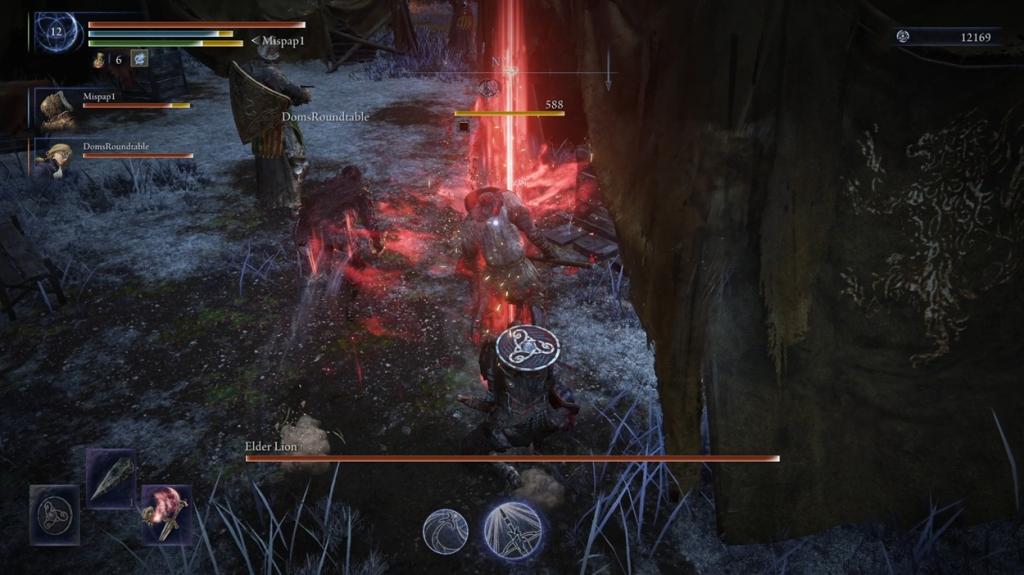1024x575 pixels.
Task: Select teammate Mispap1's portrait
Action: tap(56, 107)
